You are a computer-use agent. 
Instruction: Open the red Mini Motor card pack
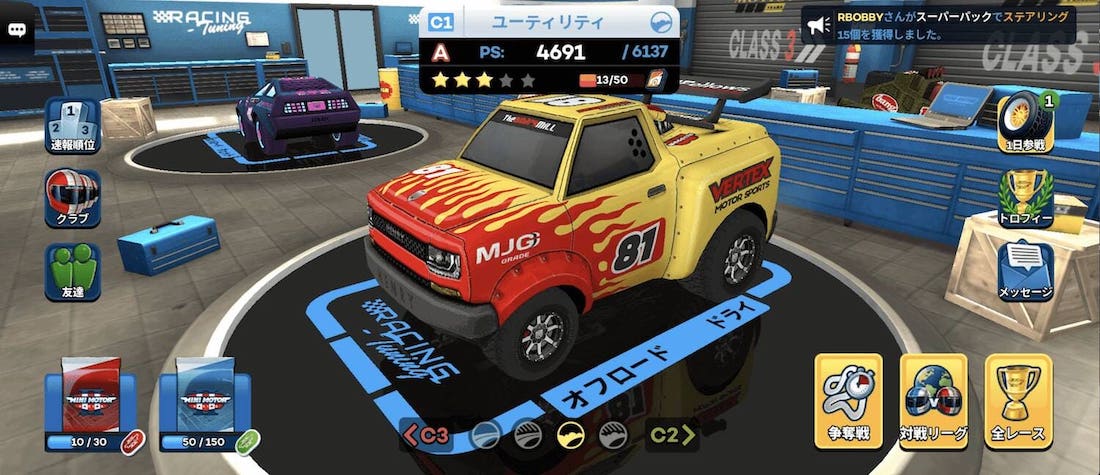tap(91, 402)
